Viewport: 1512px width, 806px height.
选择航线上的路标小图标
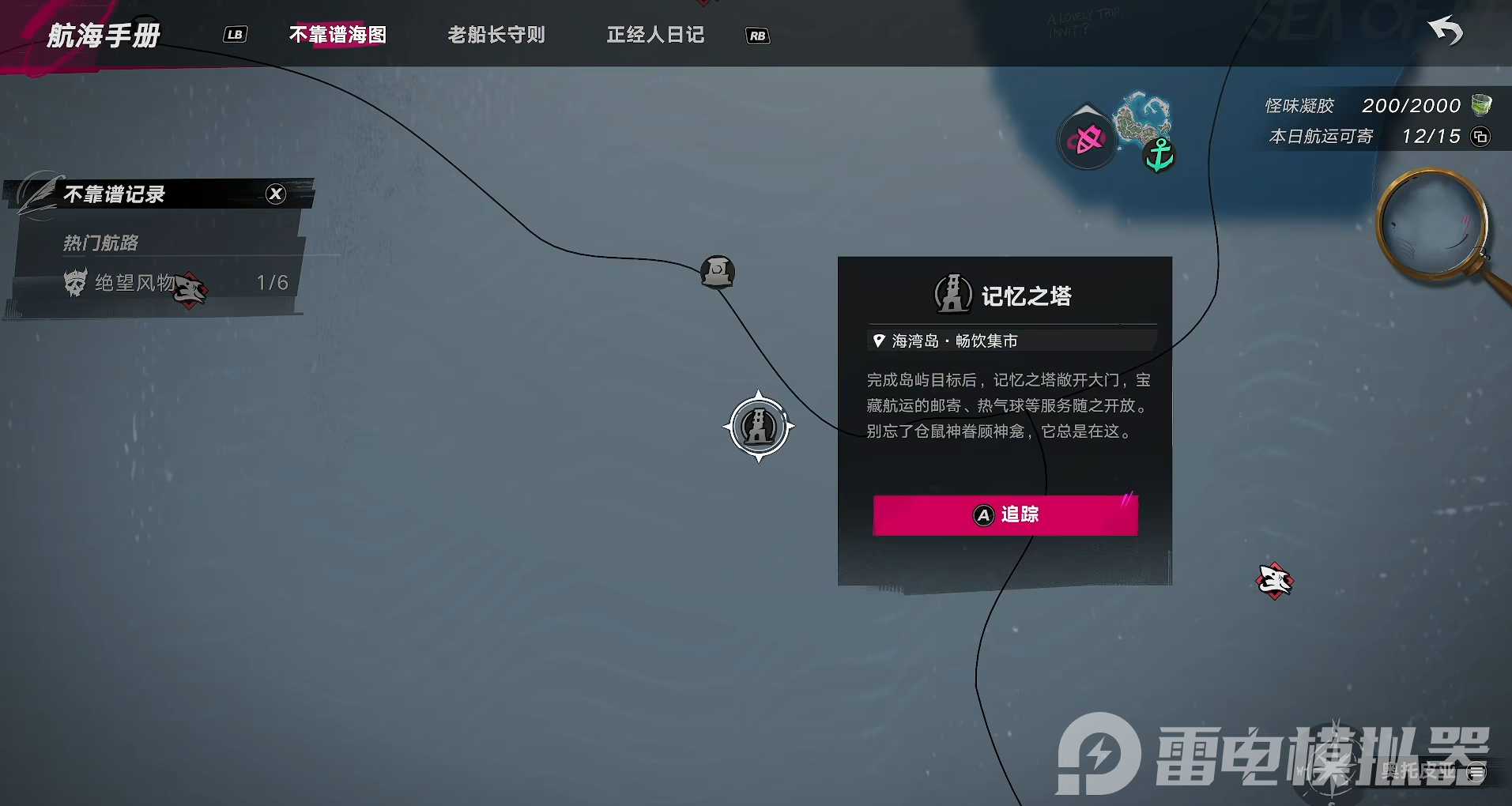point(717,272)
